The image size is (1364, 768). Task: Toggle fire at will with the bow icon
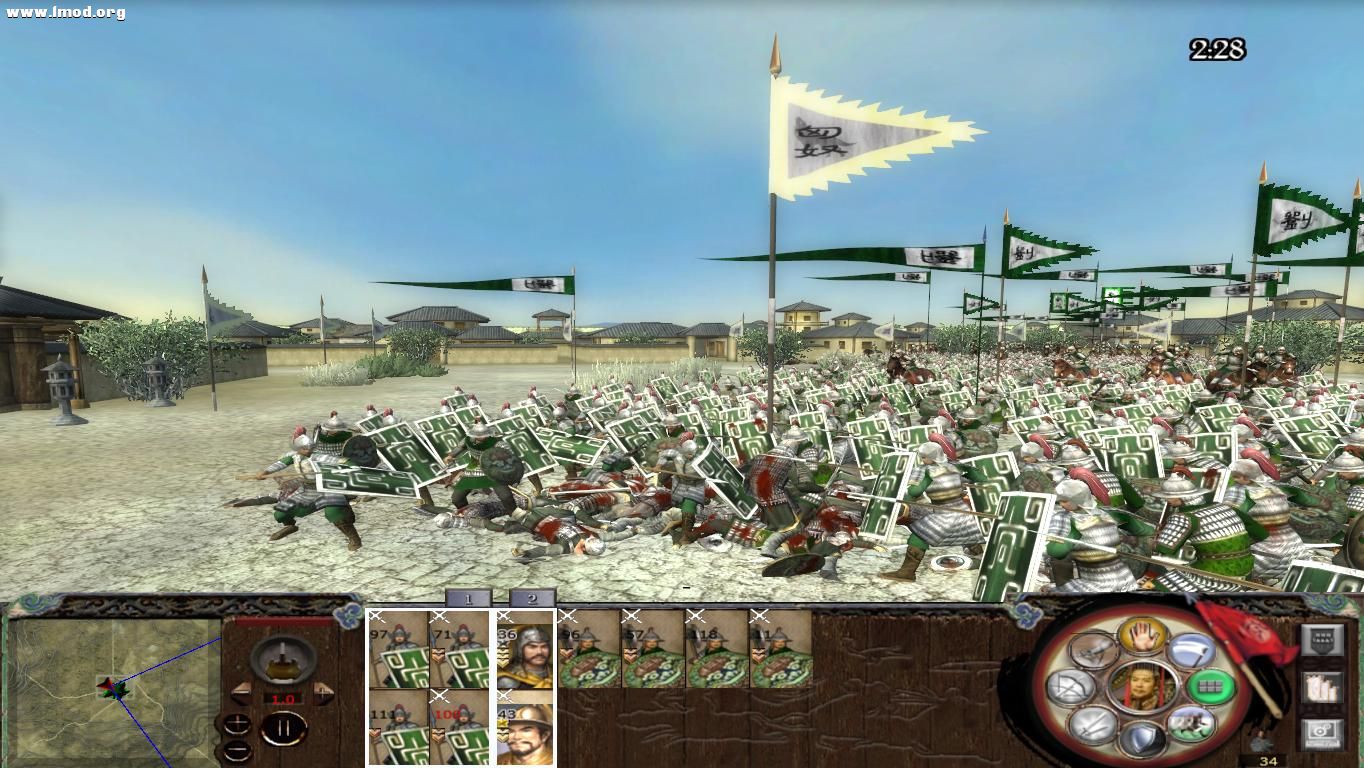tap(1069, 687)
